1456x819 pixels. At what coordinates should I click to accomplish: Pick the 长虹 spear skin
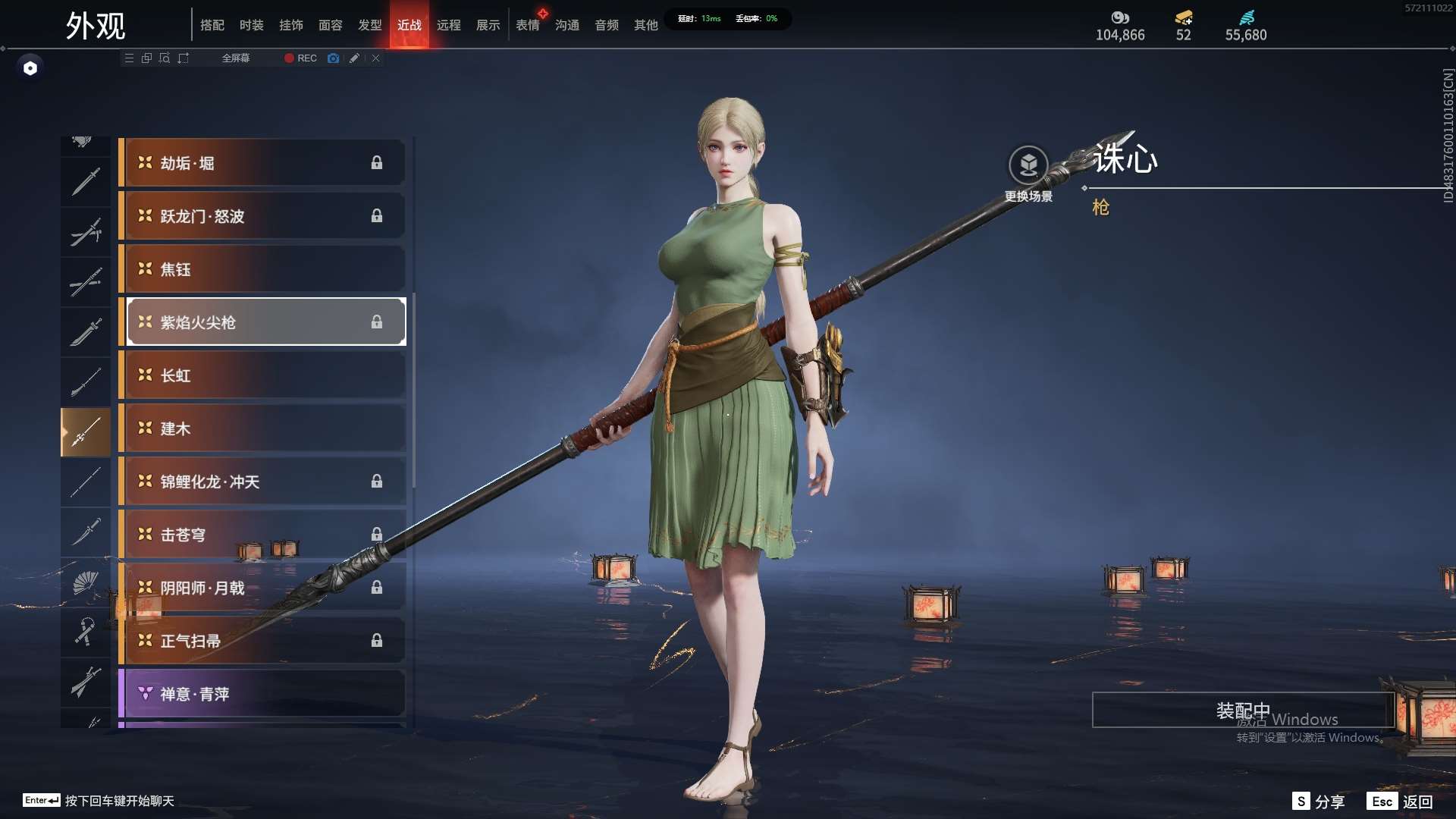pos(262,375)
